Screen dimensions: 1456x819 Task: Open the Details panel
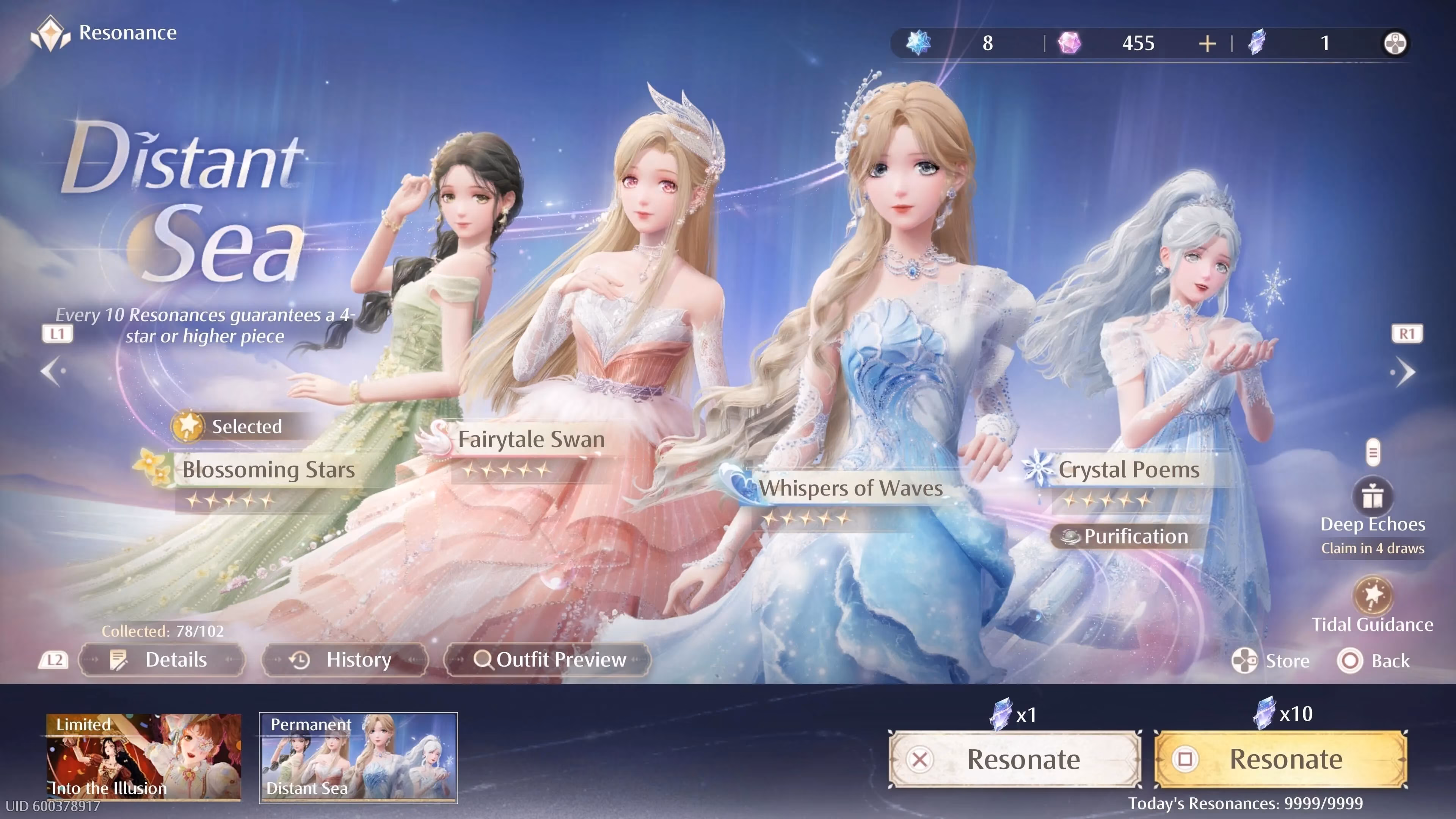pyautogui.click(x=162, y=660)
